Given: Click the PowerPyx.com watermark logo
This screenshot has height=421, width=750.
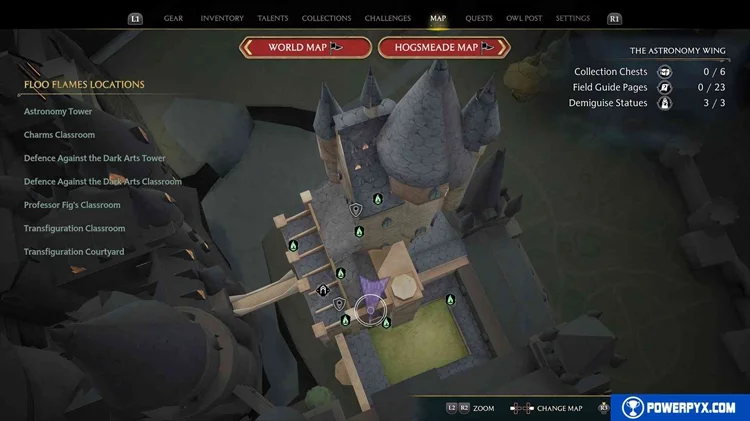Looking at the screenshot, I should [680, 407].
